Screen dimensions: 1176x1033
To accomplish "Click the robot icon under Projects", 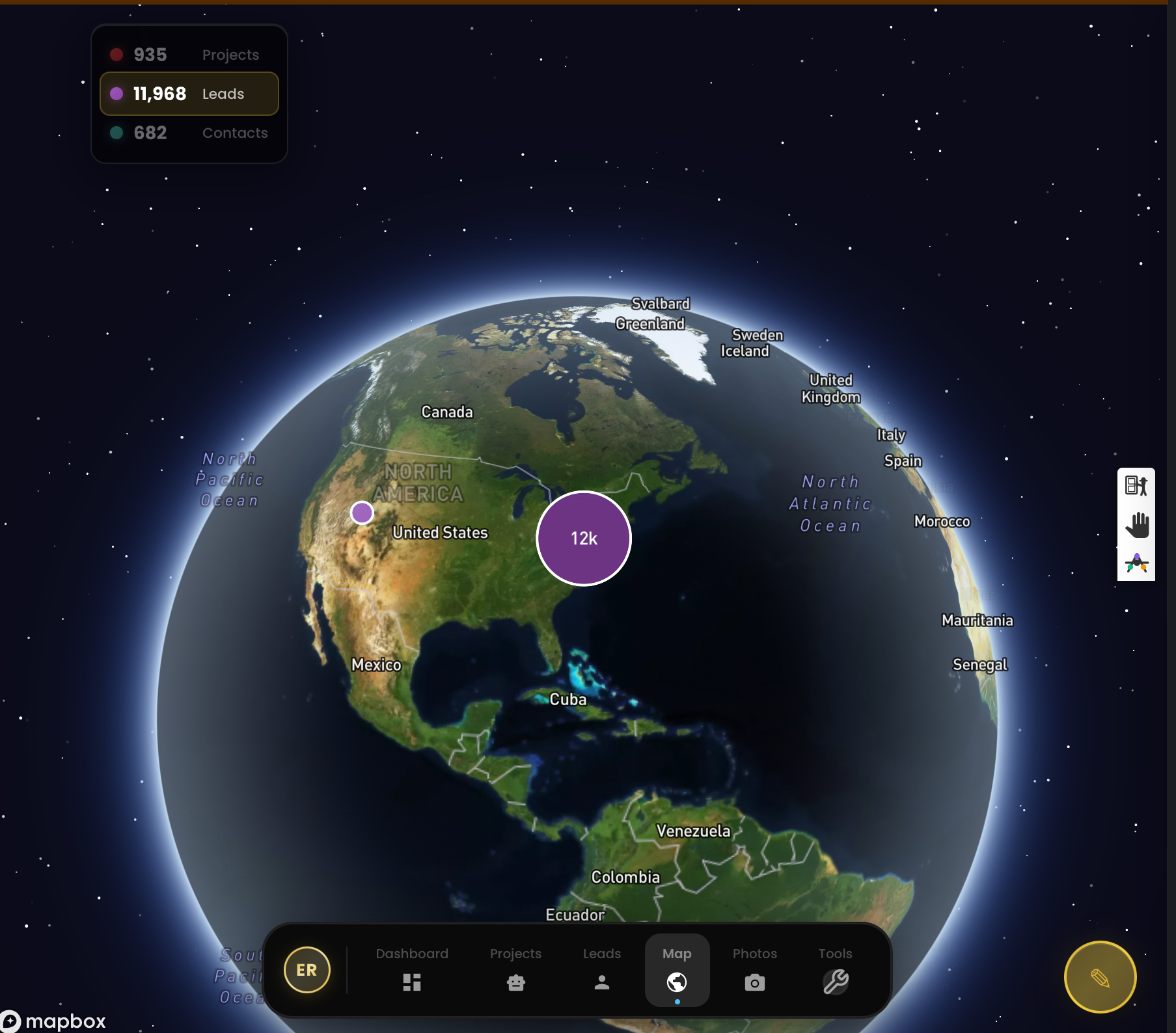I will click(x=515, y=982).
